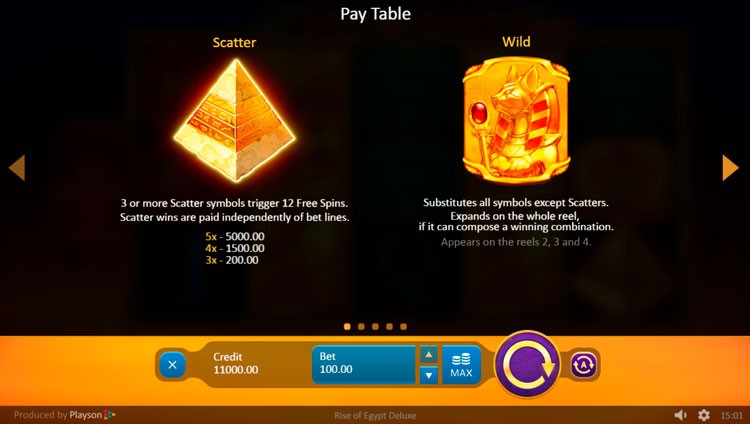The height and width of the screenshot is (424, 750).
Task: Jump to the last pay table page dot
Action: point(403,326)
